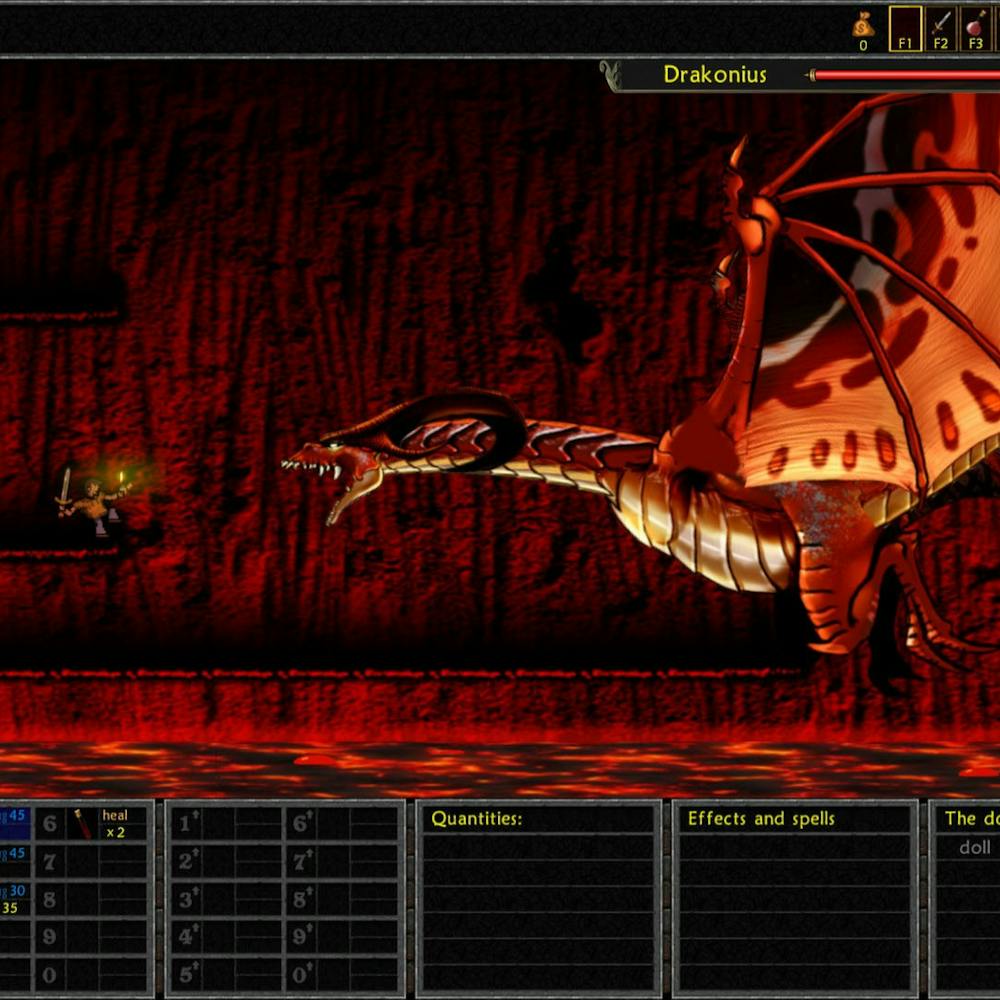
Task: Choose the sword in the F2 slot
Action: (x=940, y=24)
